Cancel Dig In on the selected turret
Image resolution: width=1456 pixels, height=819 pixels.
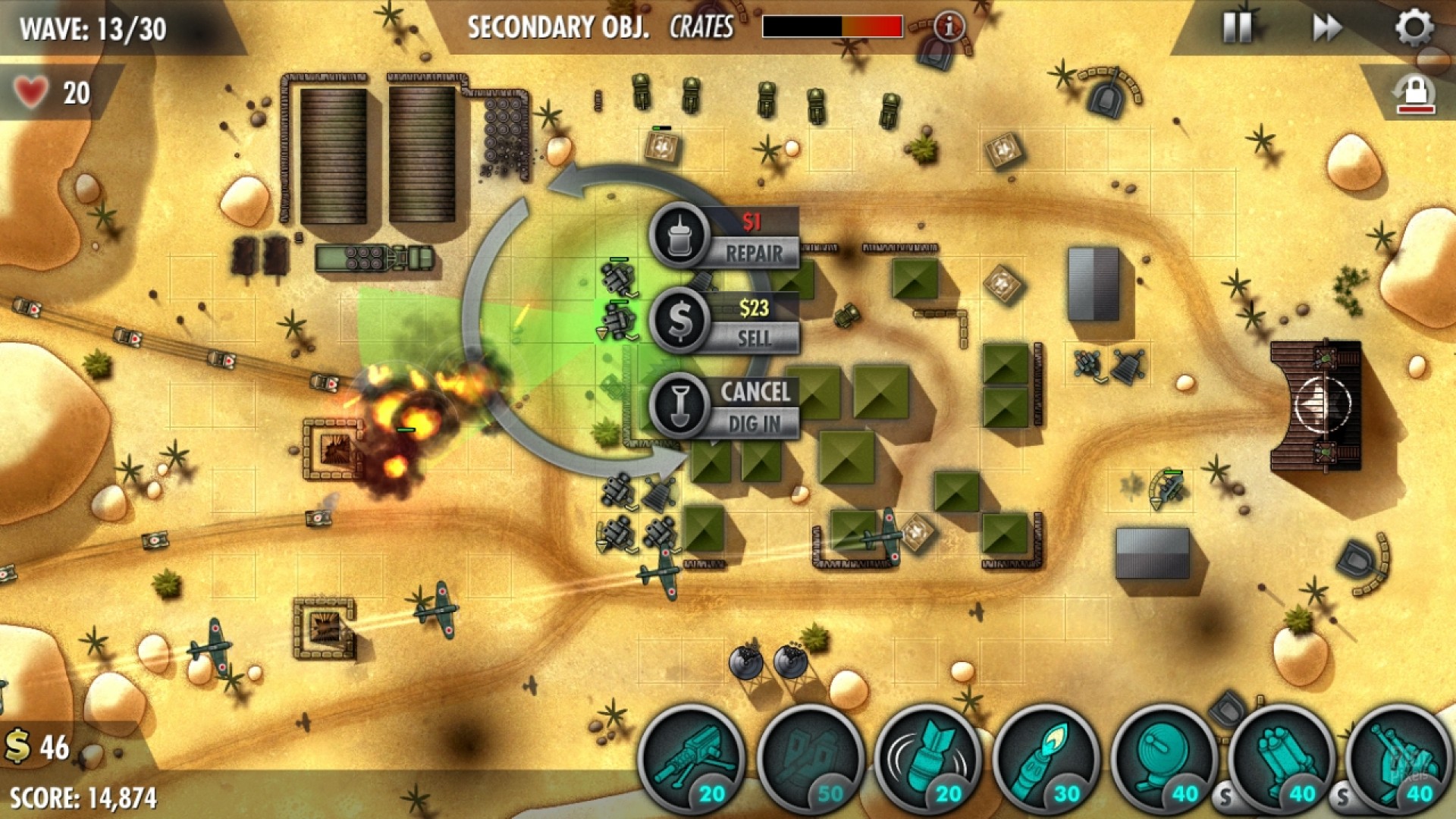pos(724,407)
